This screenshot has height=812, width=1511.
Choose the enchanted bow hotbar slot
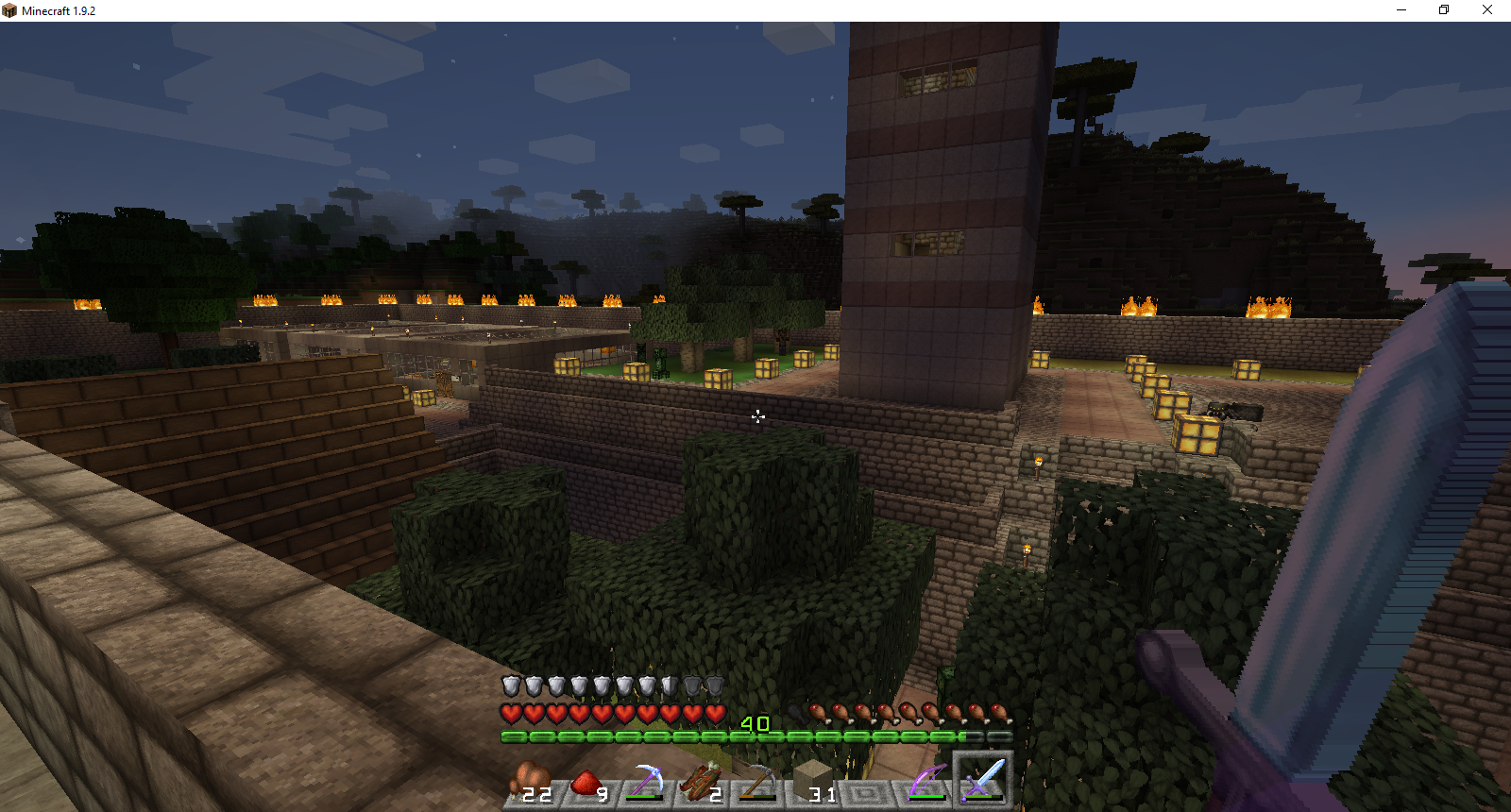(926, 783)
